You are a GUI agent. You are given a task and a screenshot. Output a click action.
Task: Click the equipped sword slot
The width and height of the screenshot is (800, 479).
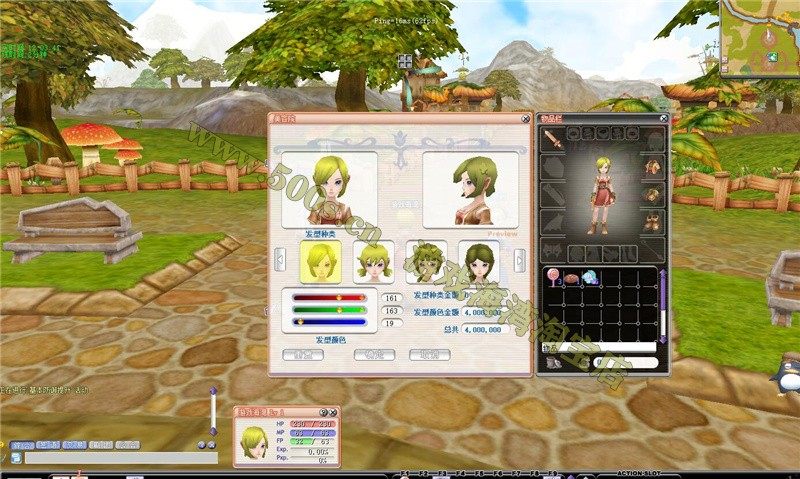point(552,139)
